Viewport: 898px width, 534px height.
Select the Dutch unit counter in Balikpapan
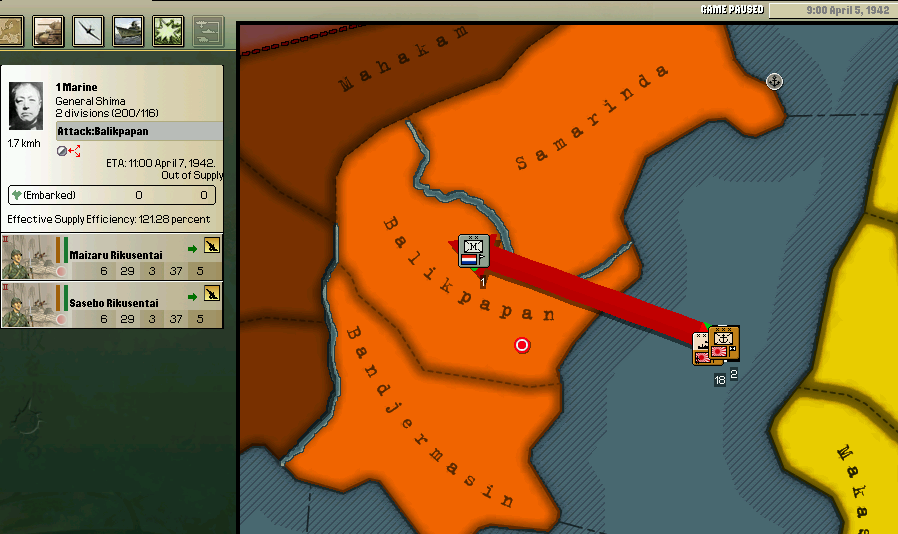[x=474, y=252]
